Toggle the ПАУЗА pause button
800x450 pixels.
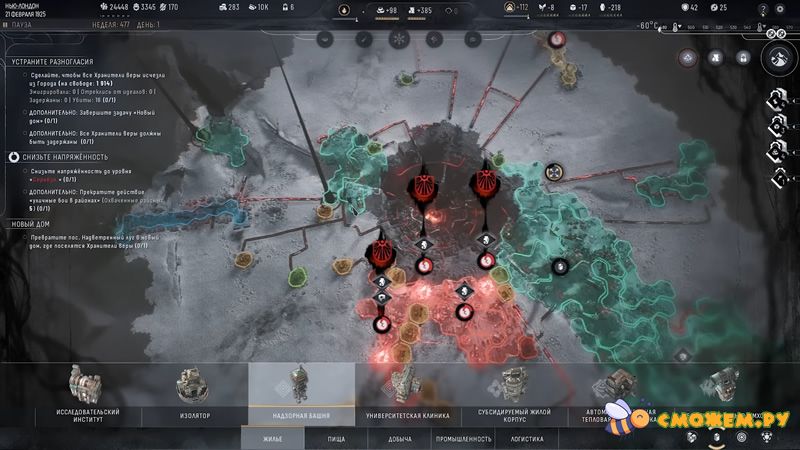20,24
